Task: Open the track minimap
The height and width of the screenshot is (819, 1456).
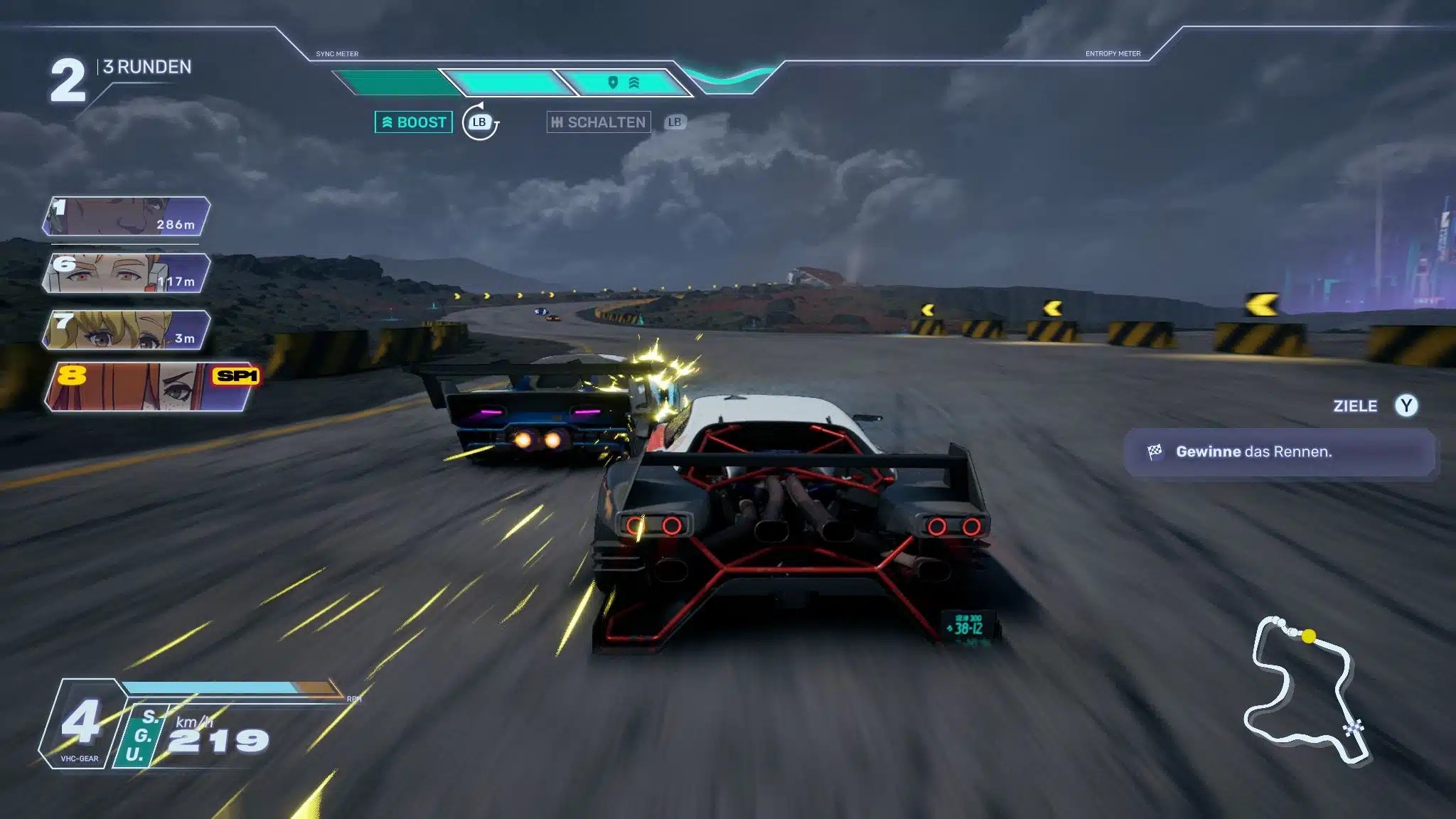Action: pyautogui.click(x=1305, y=690)
